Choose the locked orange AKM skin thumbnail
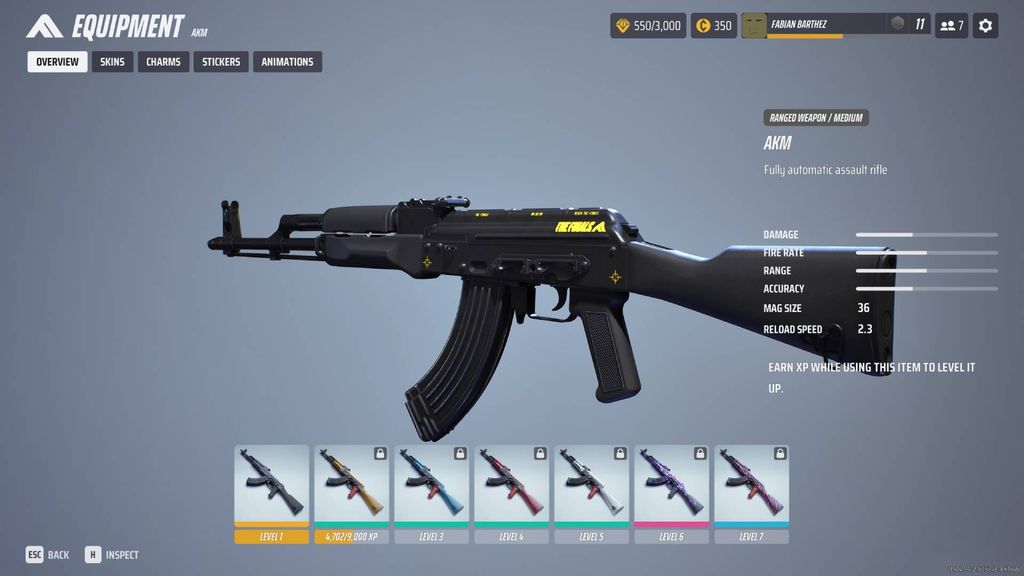The width and height of the screenshot is (1024, 576). 352,485
